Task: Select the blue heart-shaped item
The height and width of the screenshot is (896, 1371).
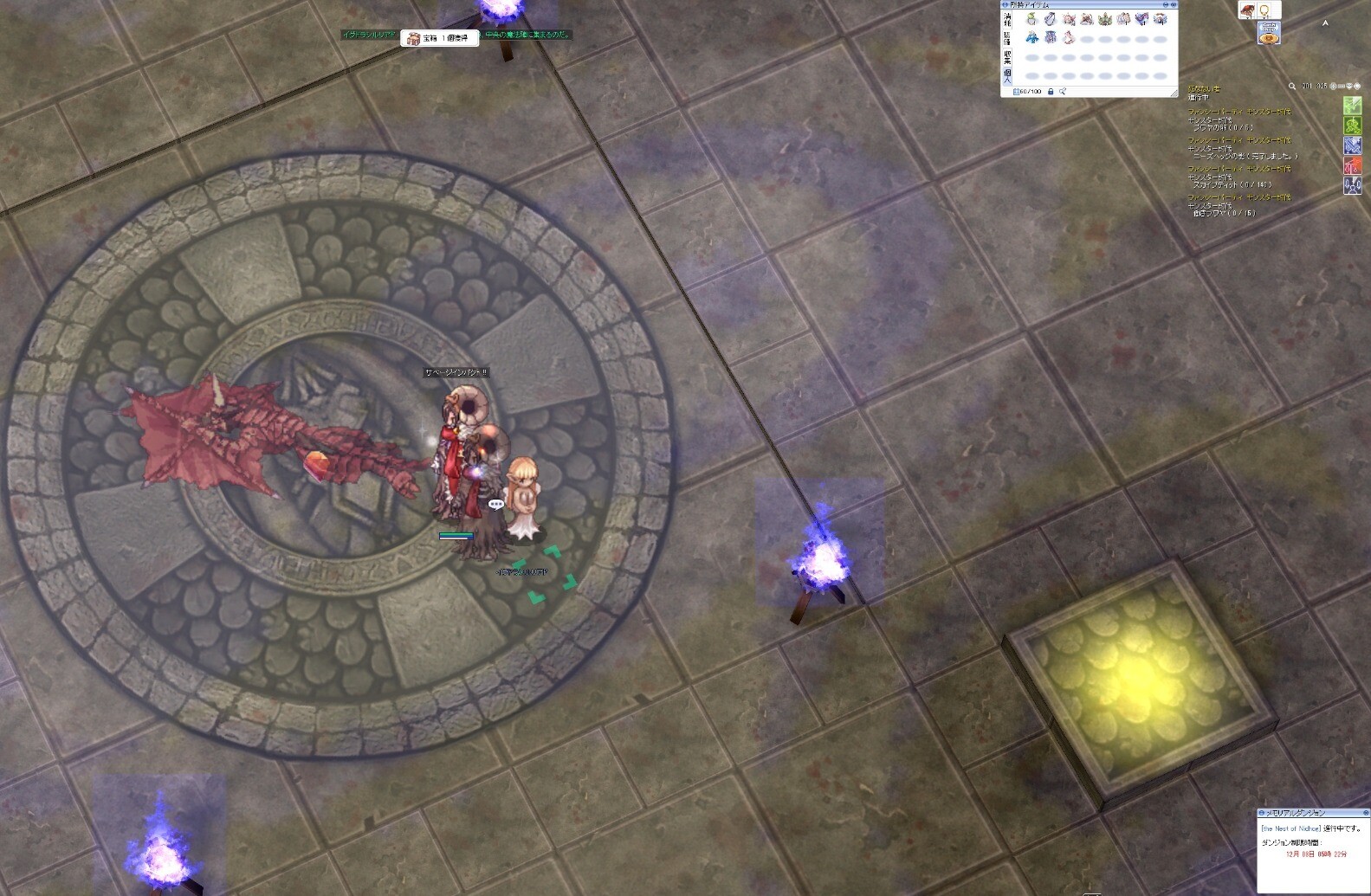Action: [1142, 19]
